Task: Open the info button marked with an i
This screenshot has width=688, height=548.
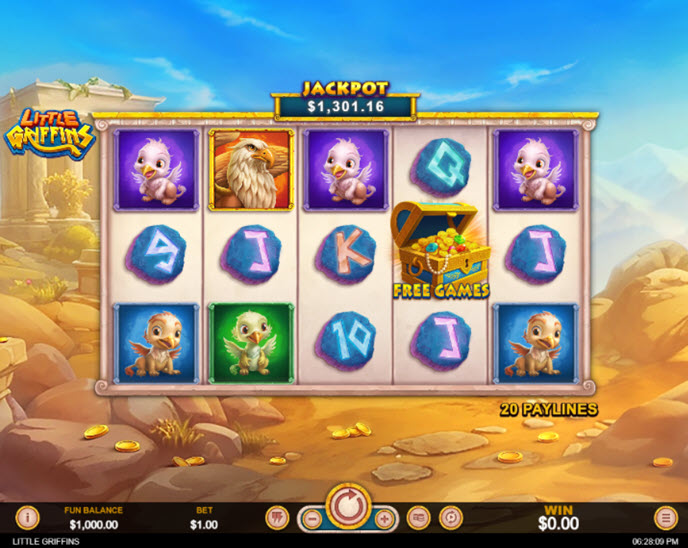Action: [x=28, y=517]
